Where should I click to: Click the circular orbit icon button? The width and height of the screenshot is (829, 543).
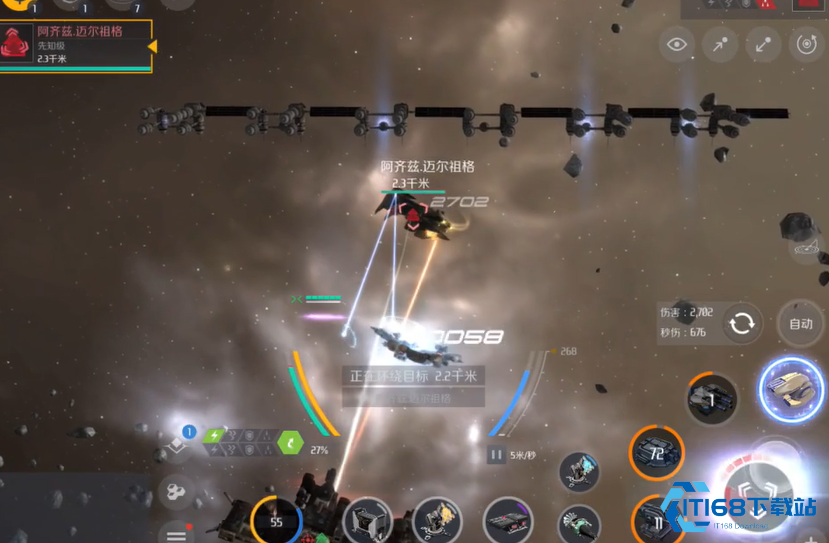point(806,44)
